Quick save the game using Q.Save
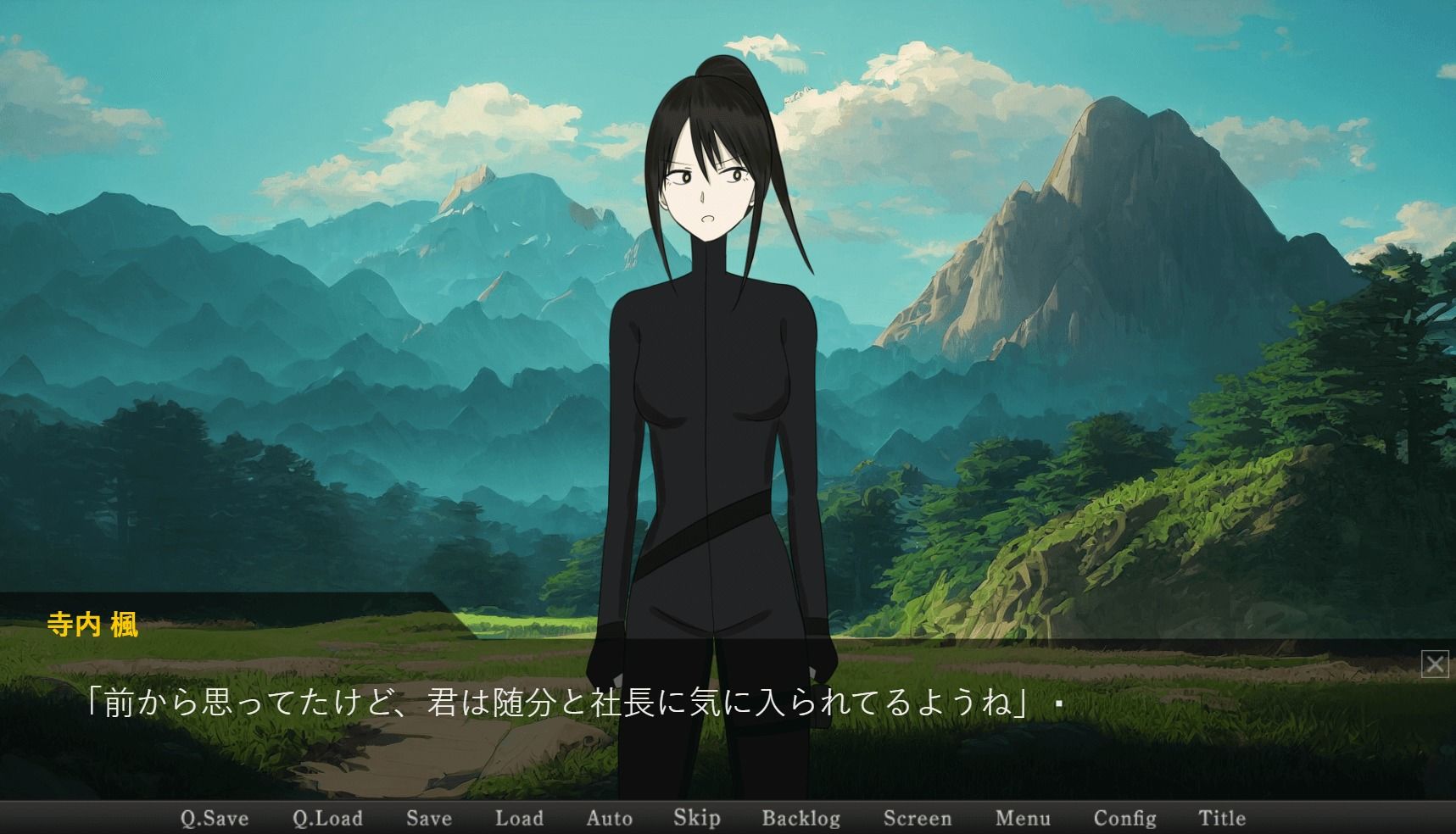The width and height of the screenshot is (1456, 834). pos(215,817)
